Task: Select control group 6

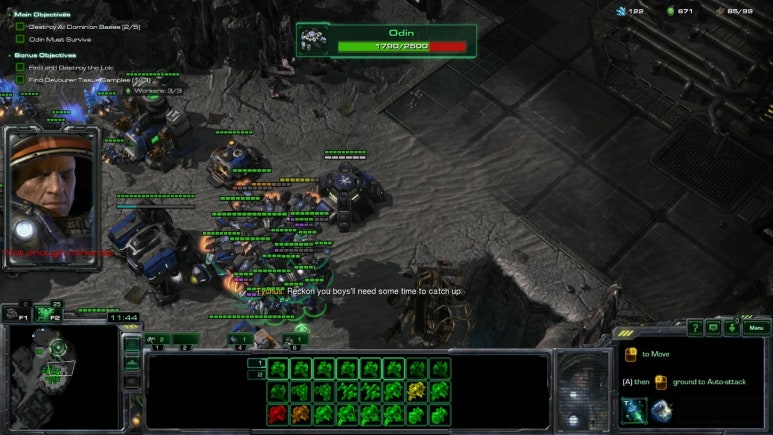Action: 297,341
